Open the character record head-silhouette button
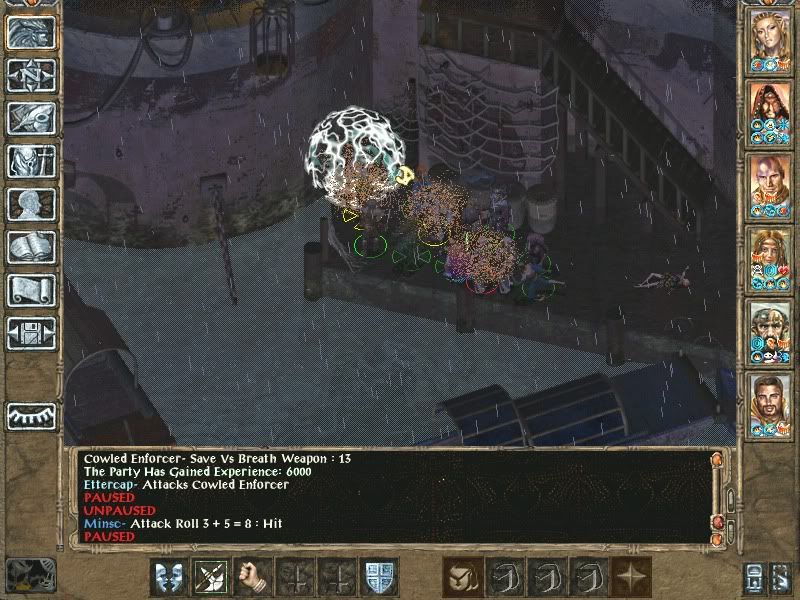 [31, 204]
